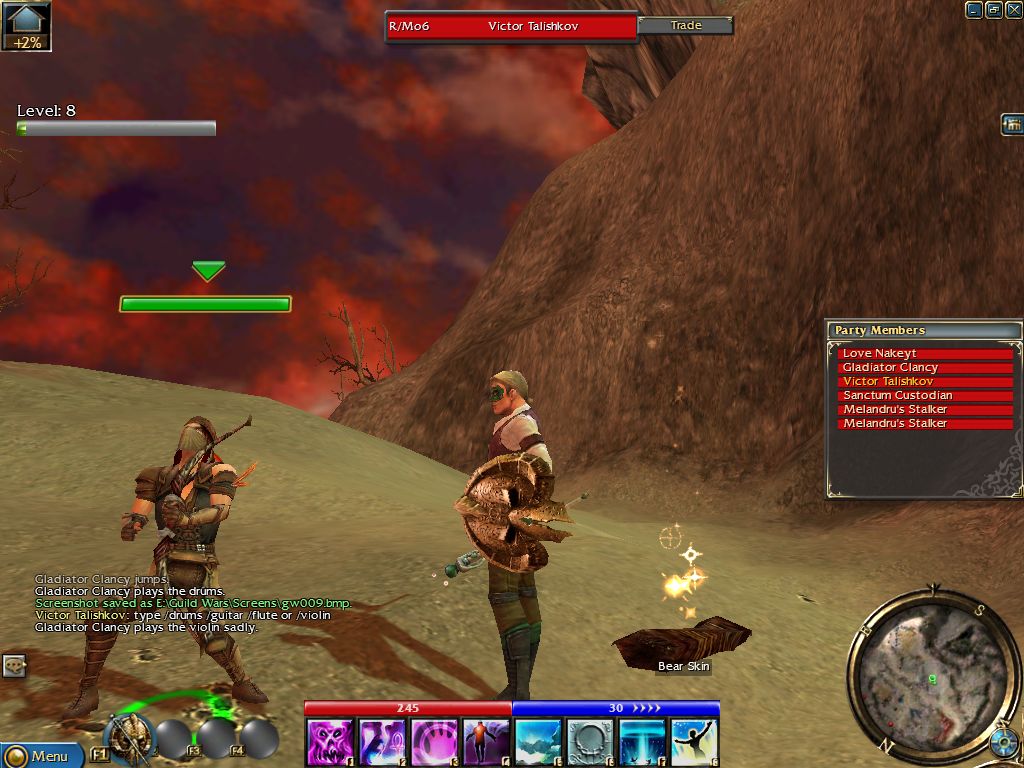Activate the red figure skill
The height and width of the screenshot is (768, 1024).
486,742
